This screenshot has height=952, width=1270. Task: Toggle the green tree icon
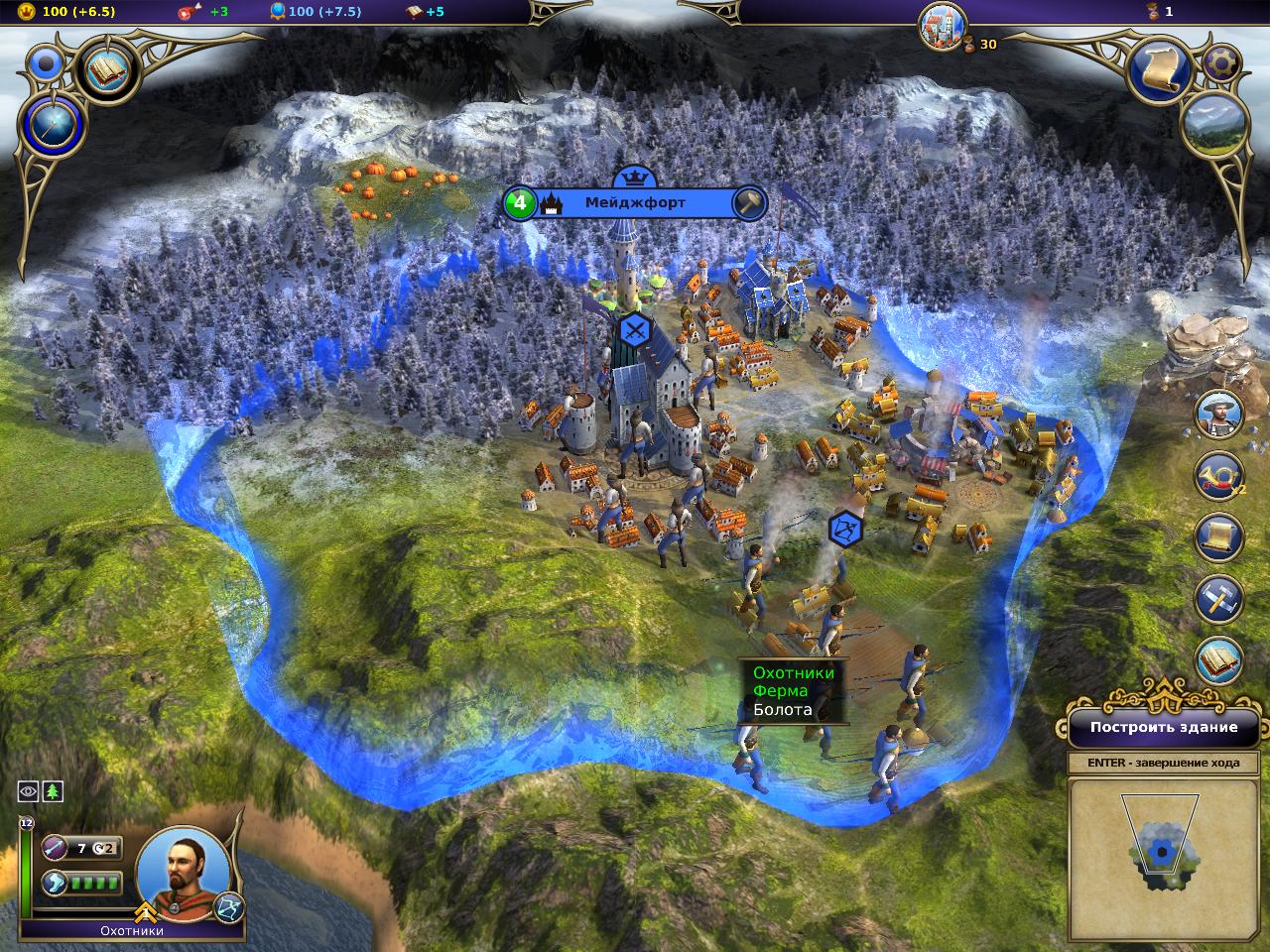(52, 790)
